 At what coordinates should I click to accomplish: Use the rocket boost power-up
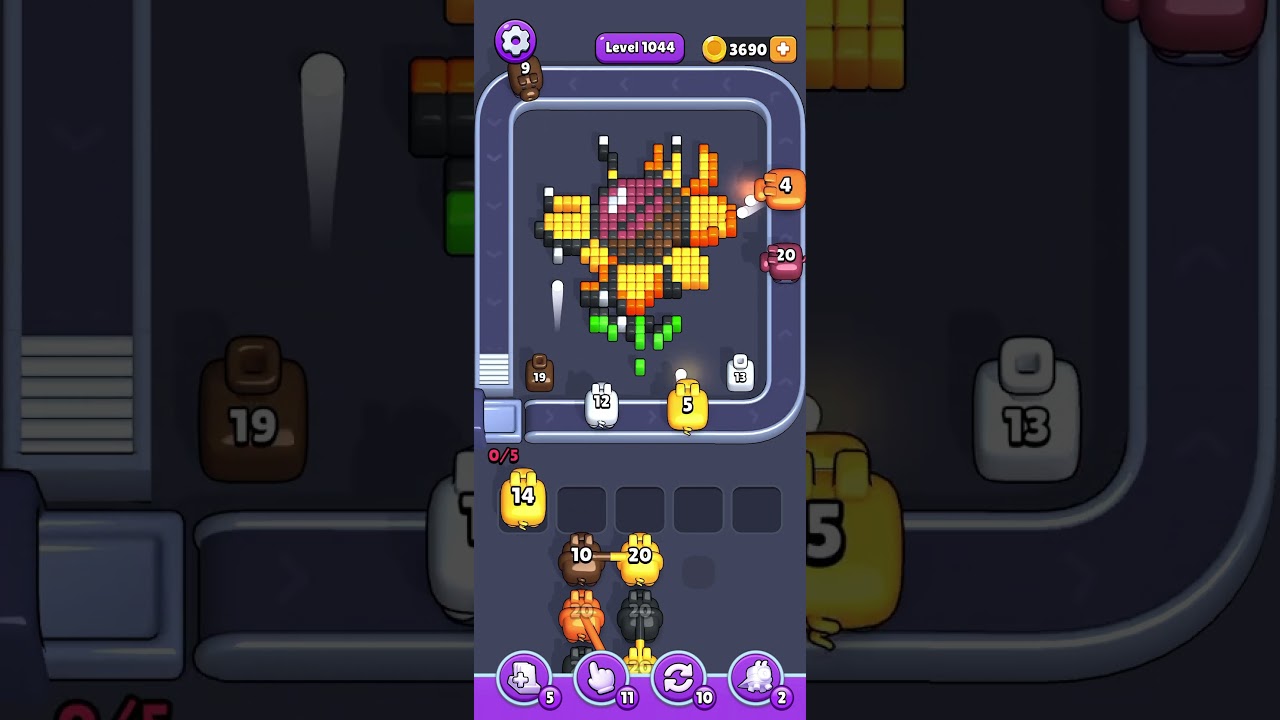pyautogui.click(x=756, y=678)
